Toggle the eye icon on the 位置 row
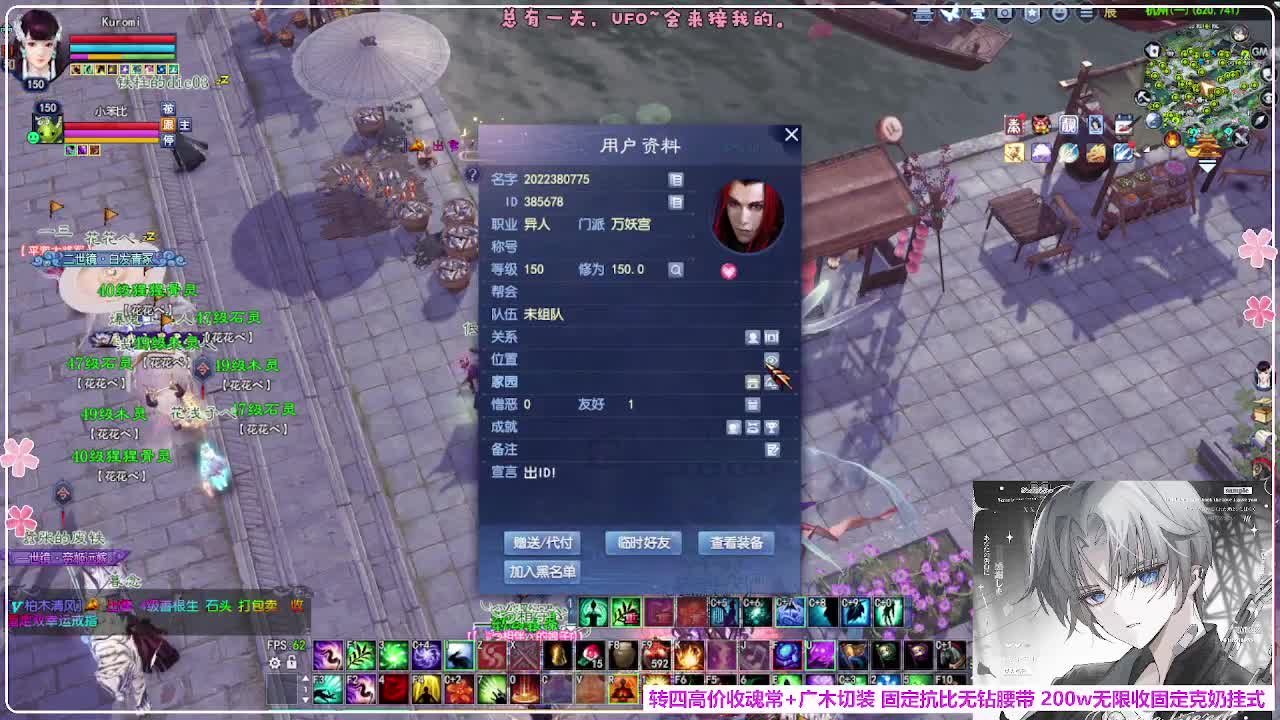Screen dimensions: 1280x720 tap(772, 358)
